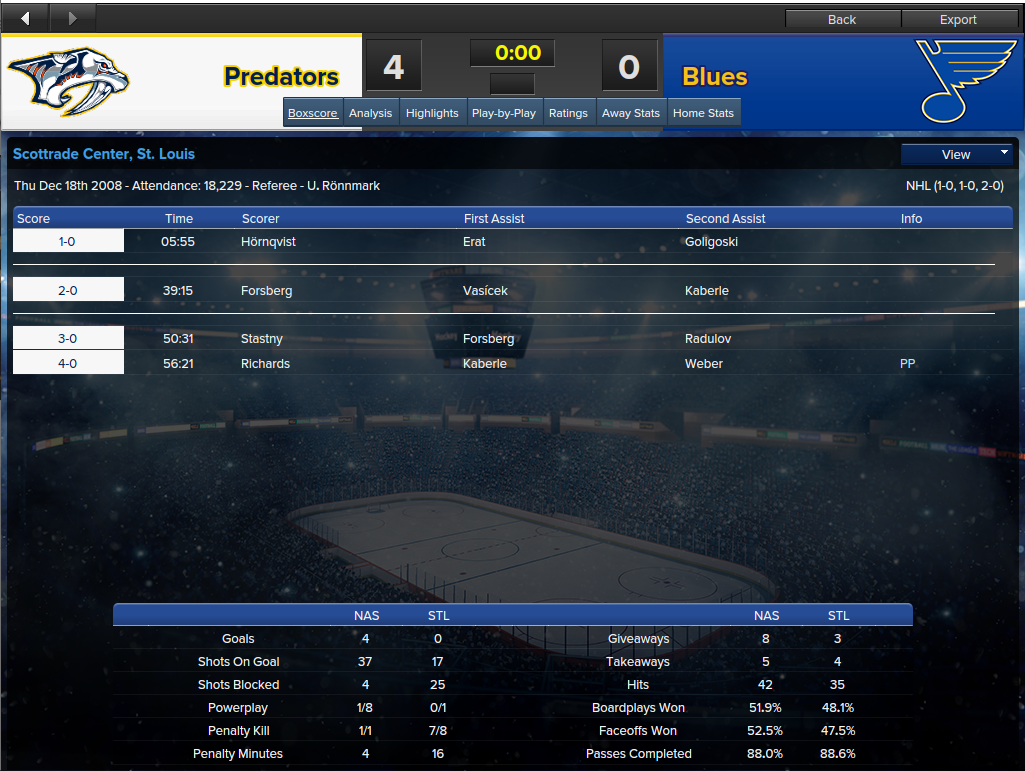Switch to Home Stats tab
The image size is (1025, 771).
pyautogui.click(x=703, y=113)
